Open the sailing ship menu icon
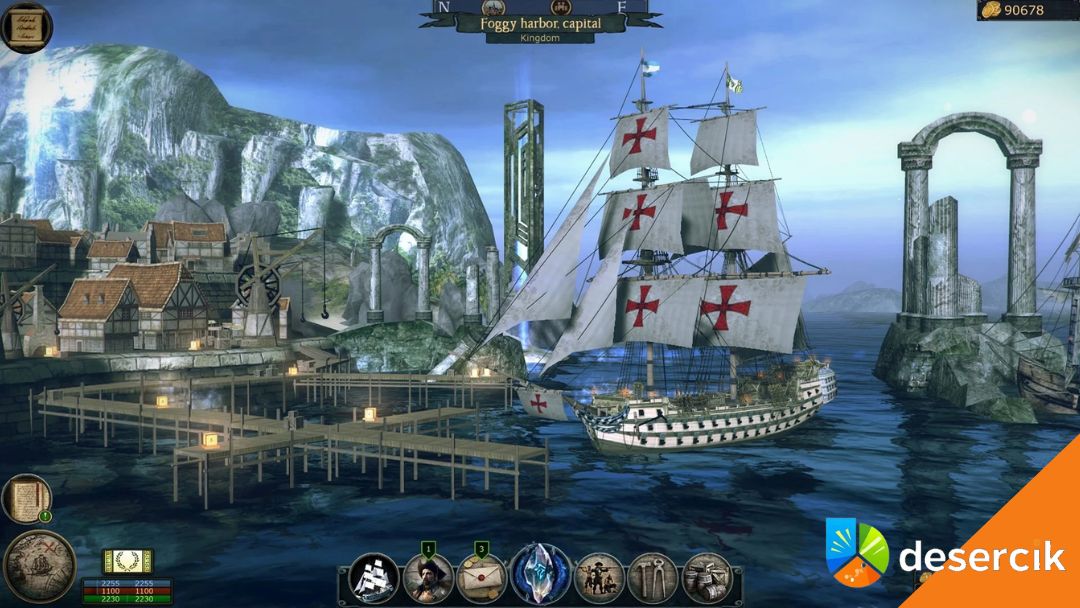This screenshot has width=1080, height=608. [376, 577]
